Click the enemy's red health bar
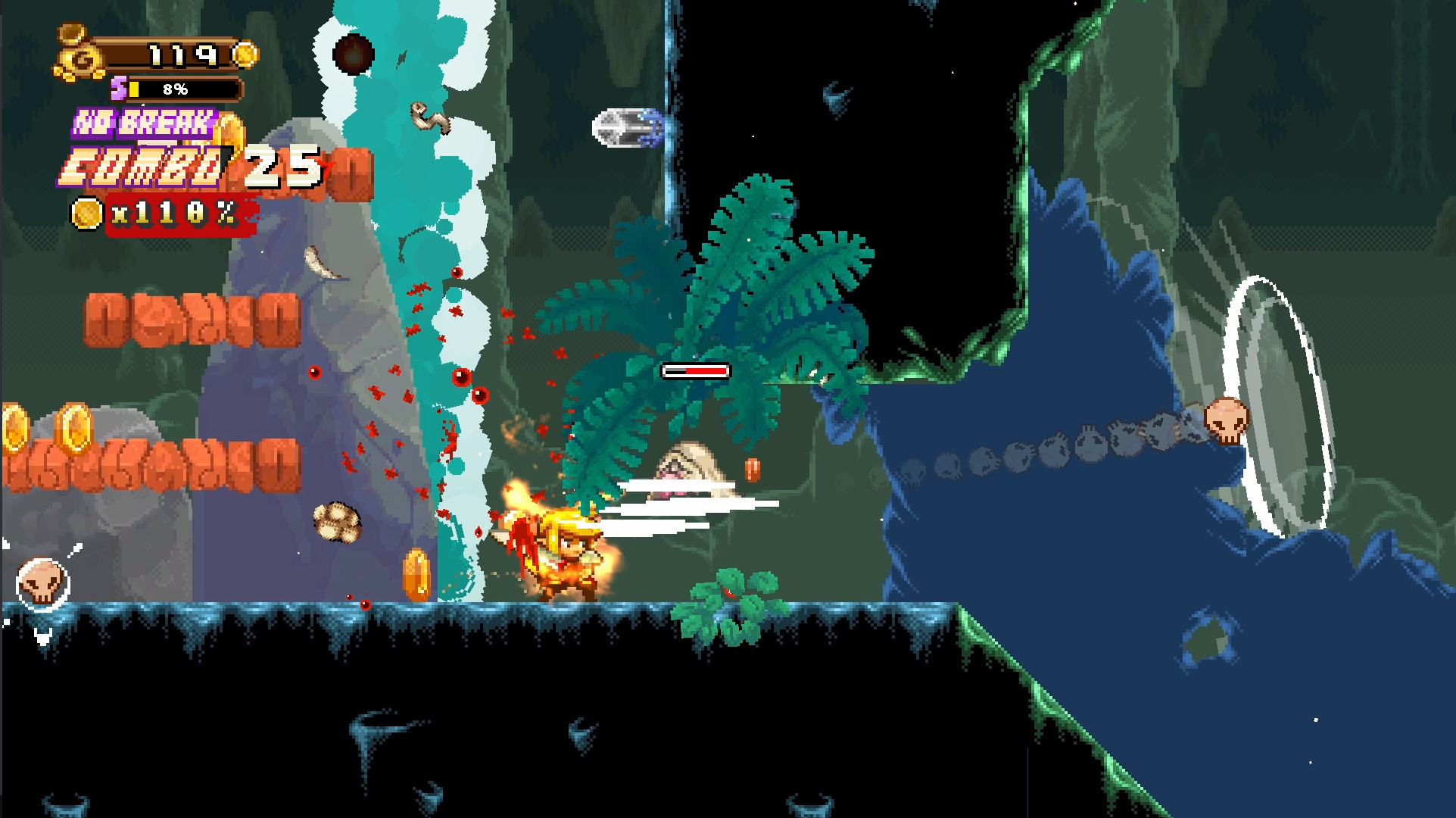The height and width of the screenshot is (818, 1456). click(694, 372)
